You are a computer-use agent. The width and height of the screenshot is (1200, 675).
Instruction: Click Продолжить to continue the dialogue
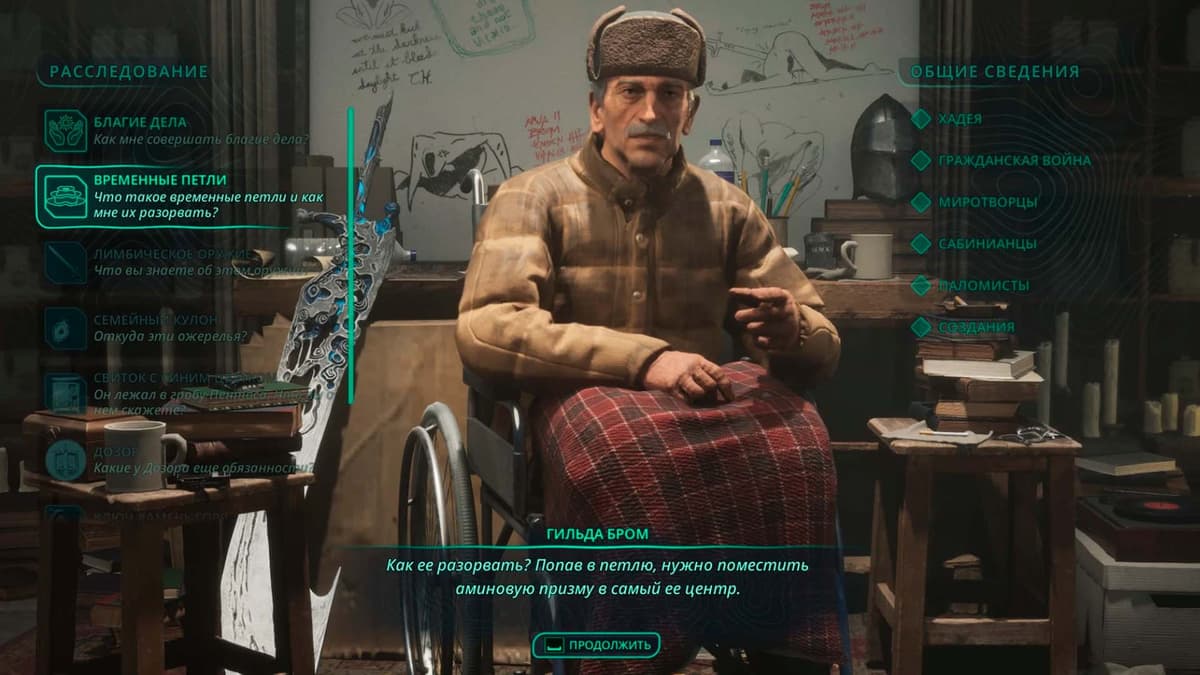[597, 645]
